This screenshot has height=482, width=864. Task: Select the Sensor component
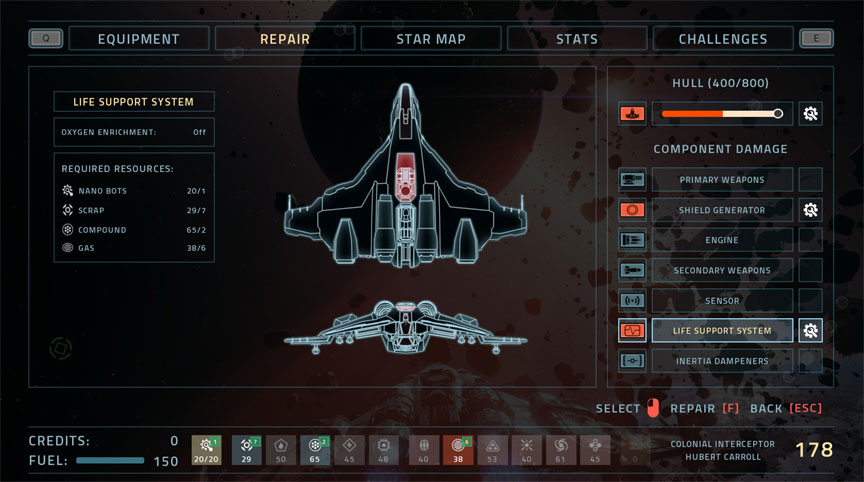click(721, 300)
